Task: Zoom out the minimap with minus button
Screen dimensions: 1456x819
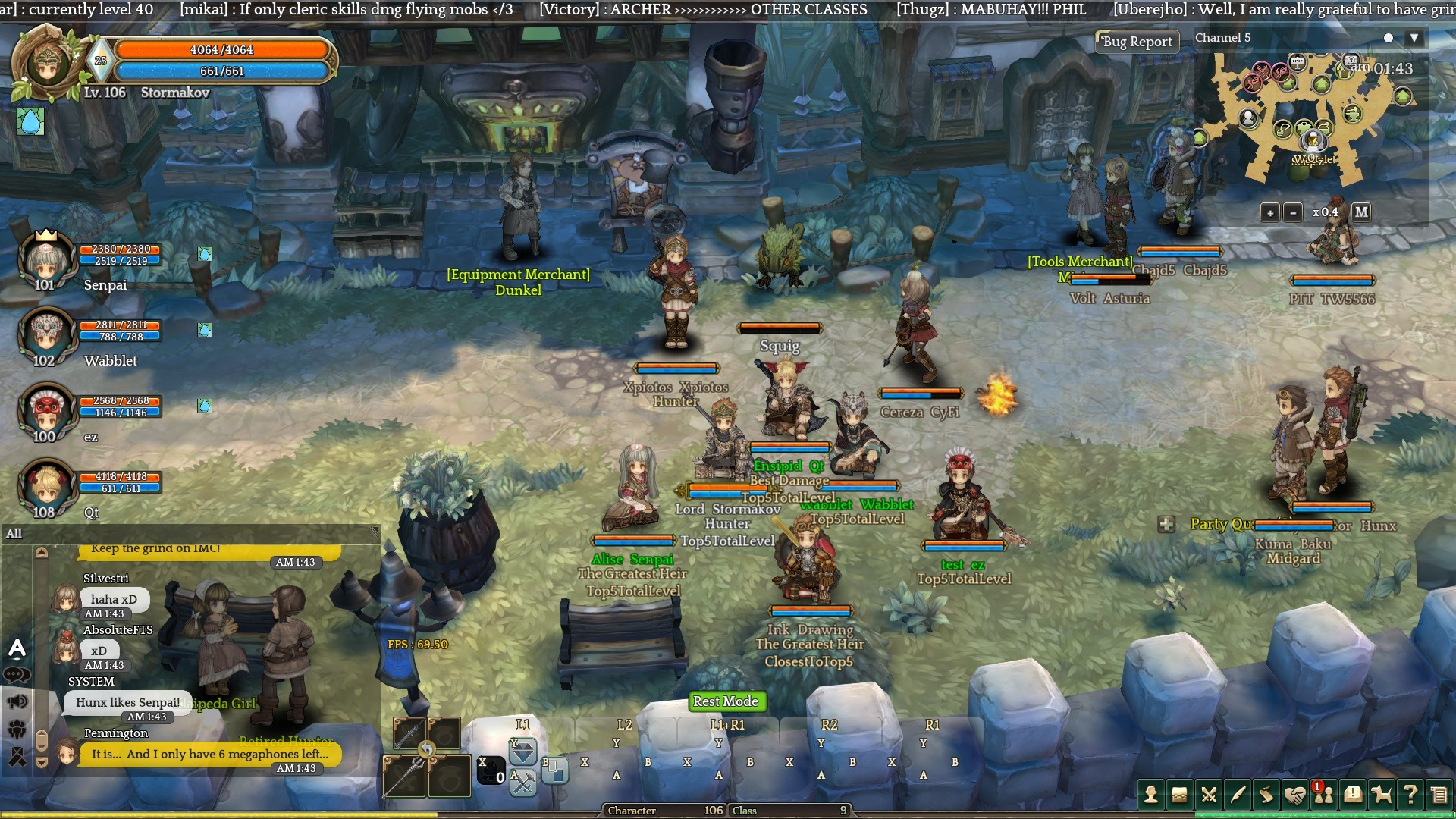Action: click(x=1293, y=213)
